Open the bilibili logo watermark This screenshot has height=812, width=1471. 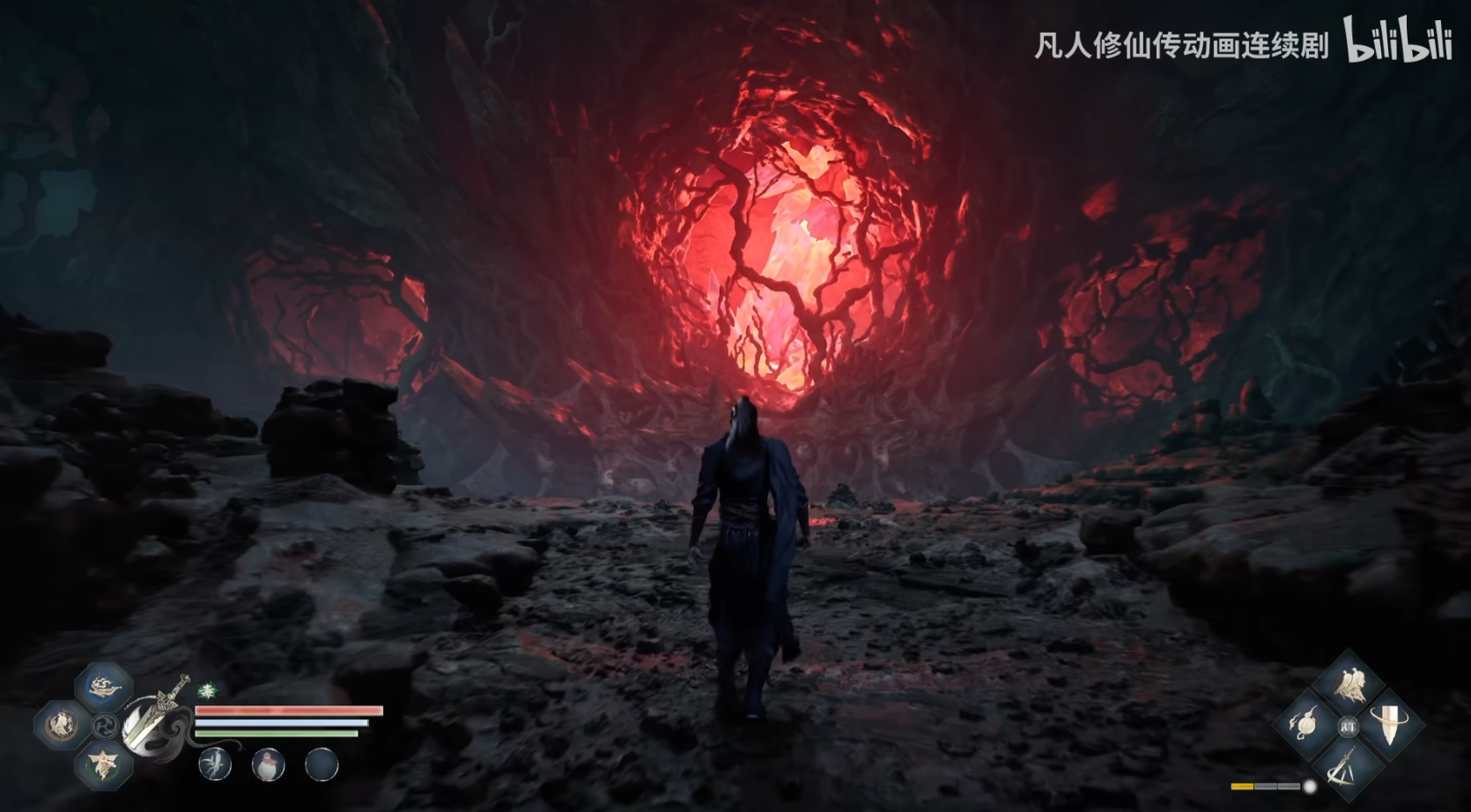click(x=1398, y=41)
